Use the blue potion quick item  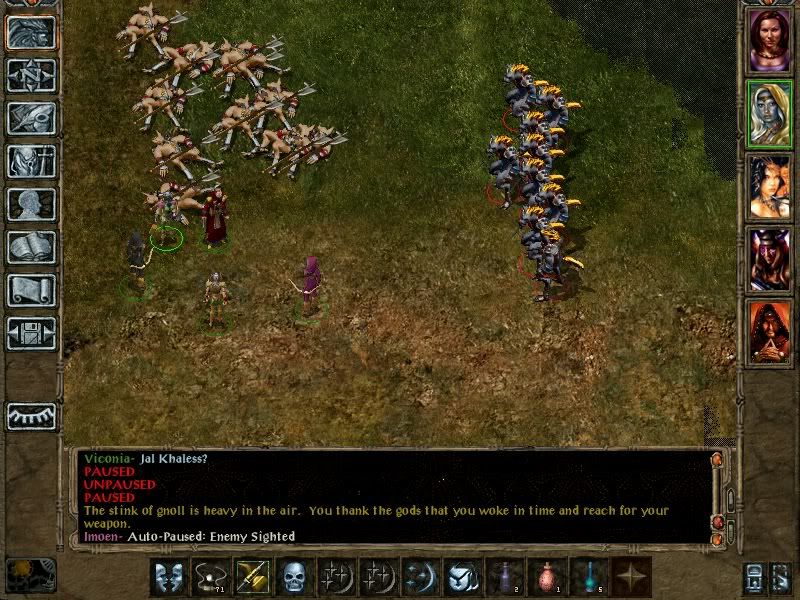(589, 577)
